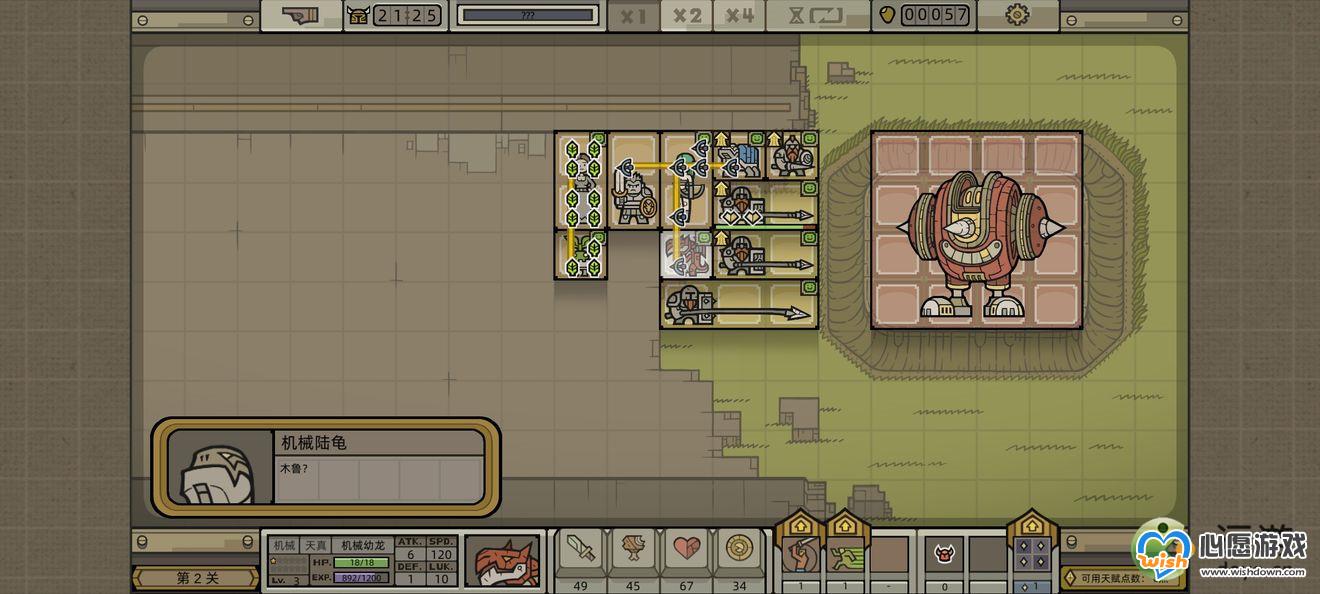Set game speed to x4

coord(740,16)
